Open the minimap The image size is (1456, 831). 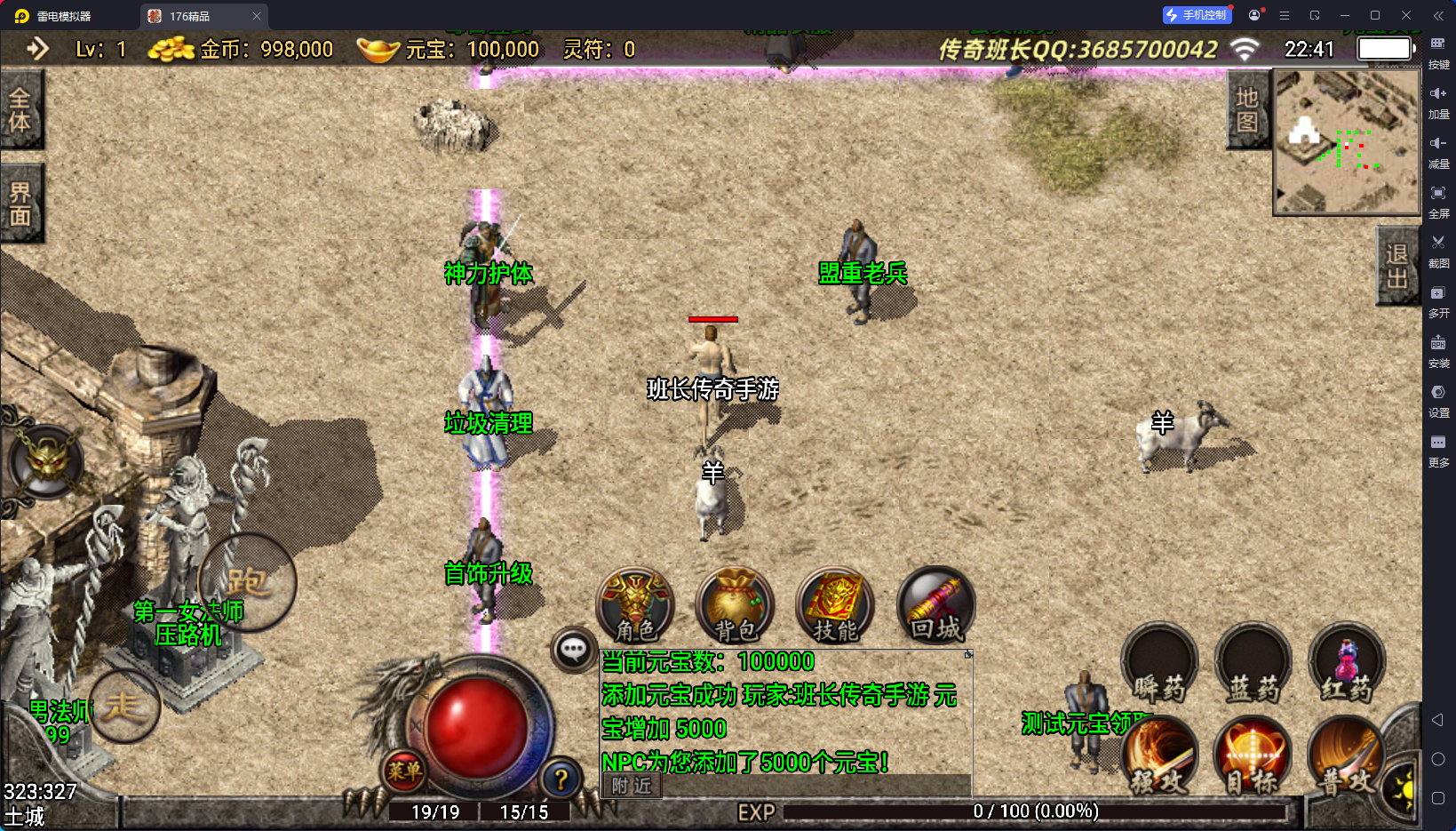(1347, 142)
